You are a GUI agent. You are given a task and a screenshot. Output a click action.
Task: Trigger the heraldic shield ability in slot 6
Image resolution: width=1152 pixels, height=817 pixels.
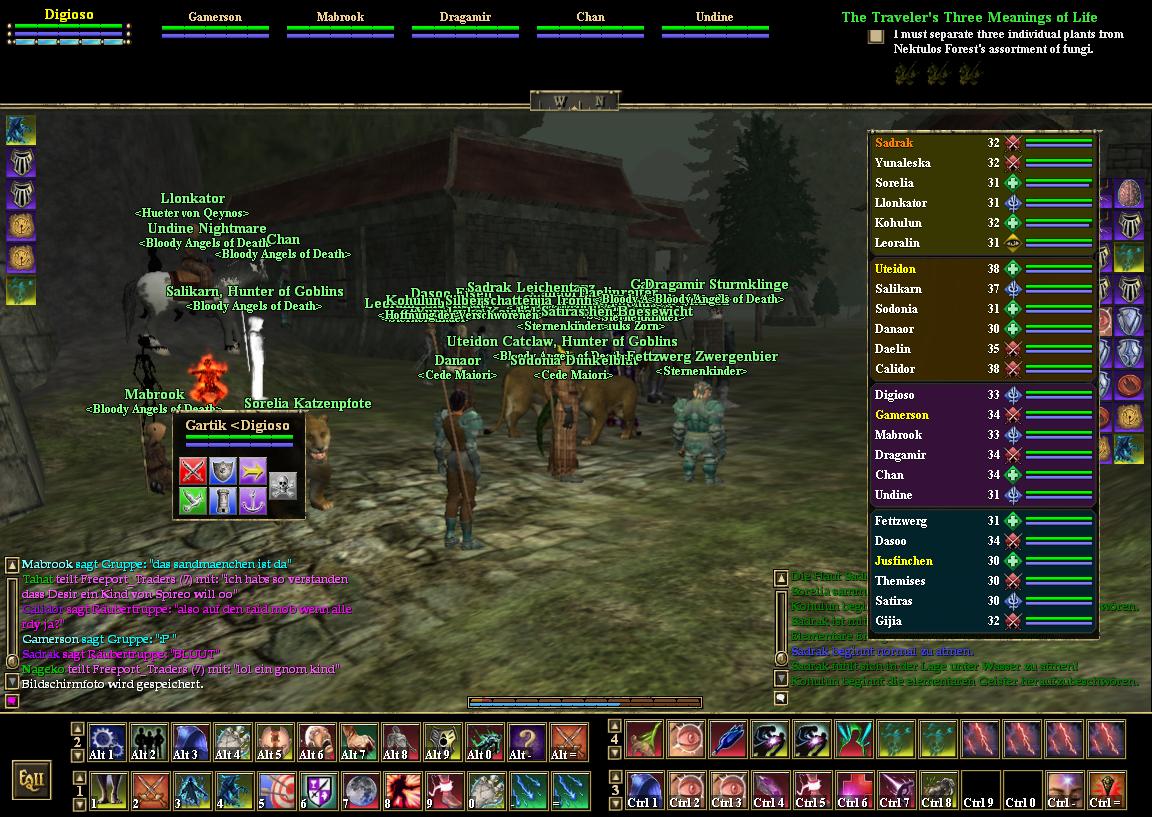[x=316, y=790]
